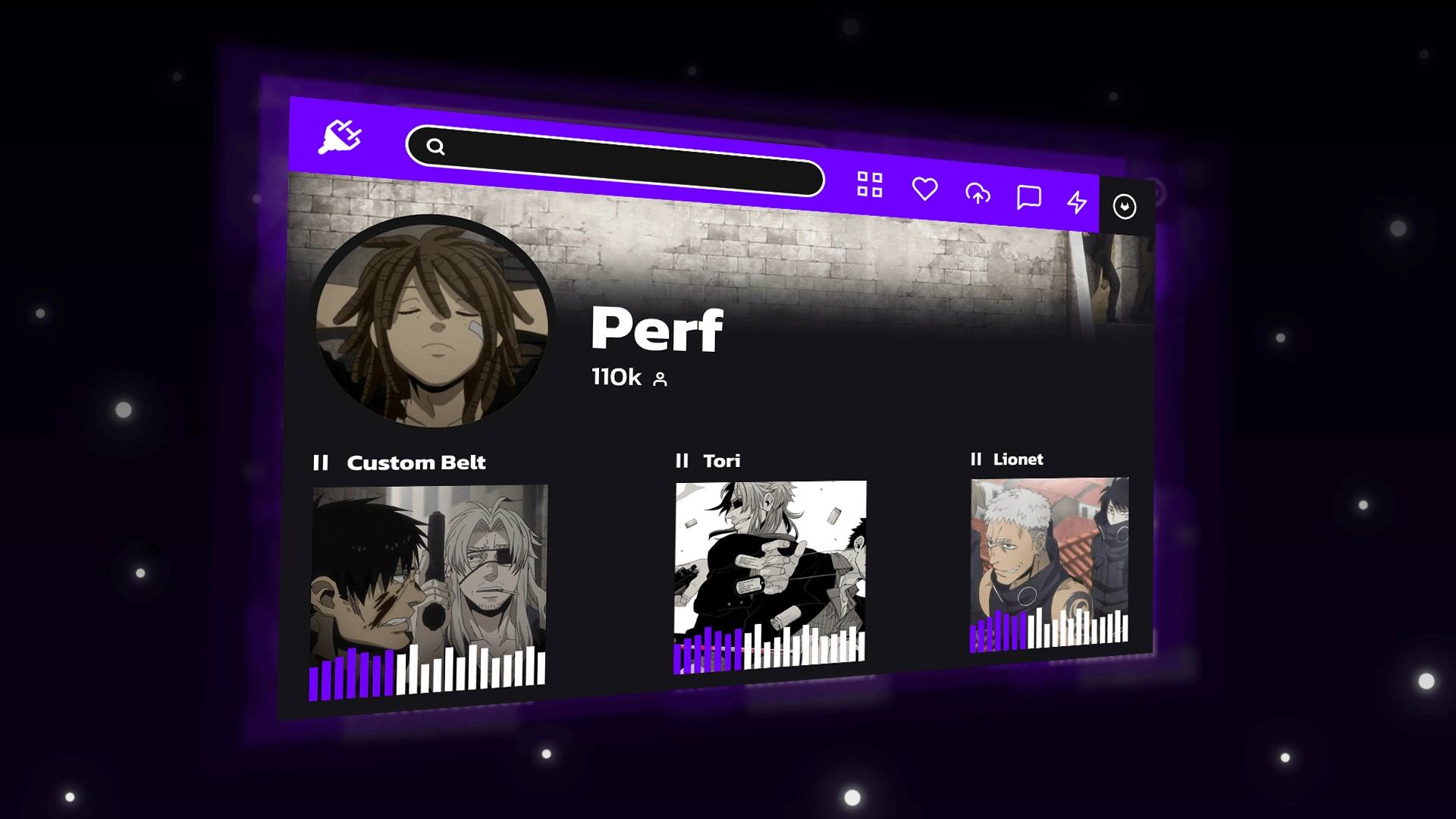
Task: Pause the Tori track
Action: pos(682,461)
